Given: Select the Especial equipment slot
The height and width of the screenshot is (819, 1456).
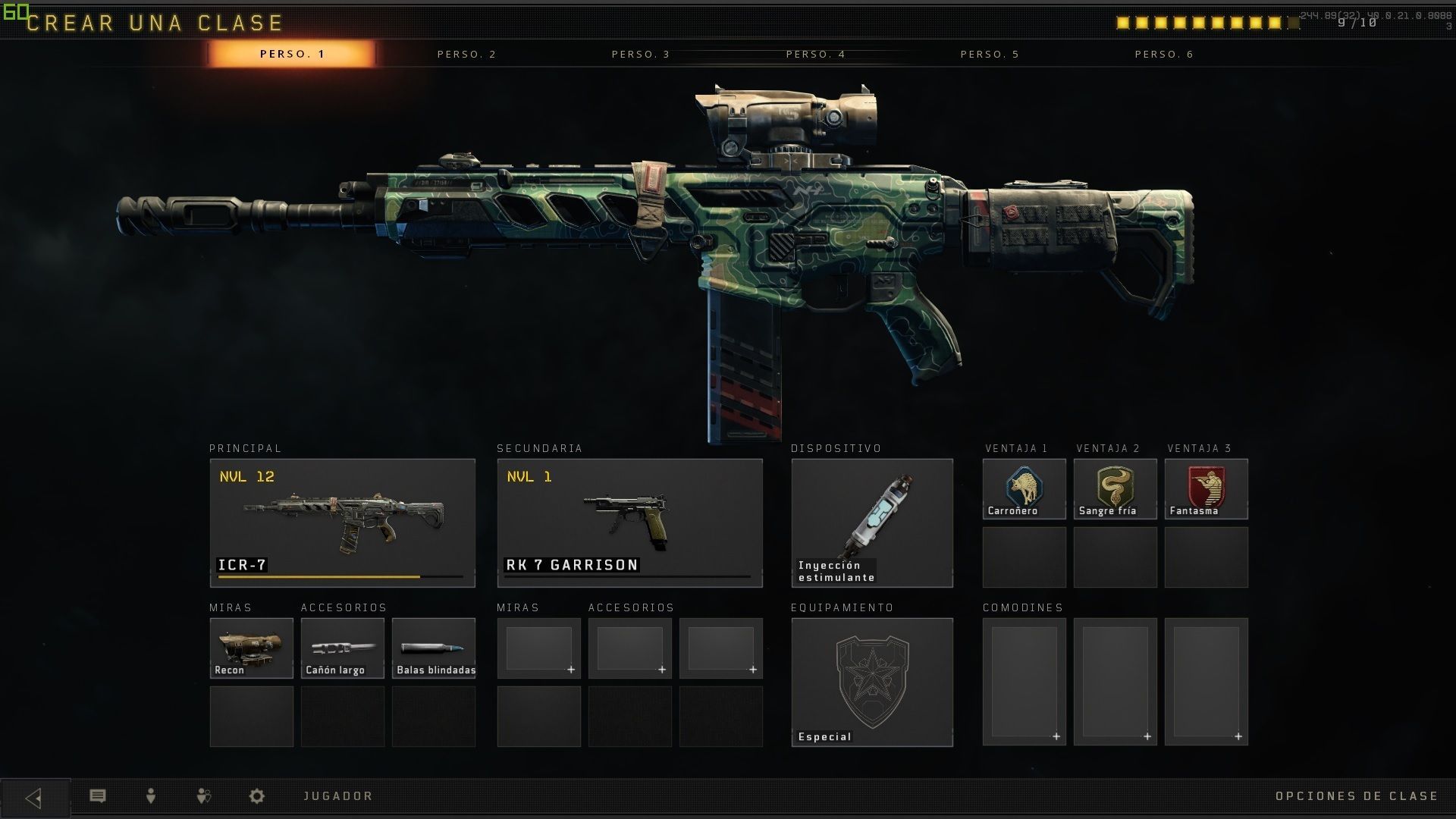Looking at the screenshot, I should point(872,682).
